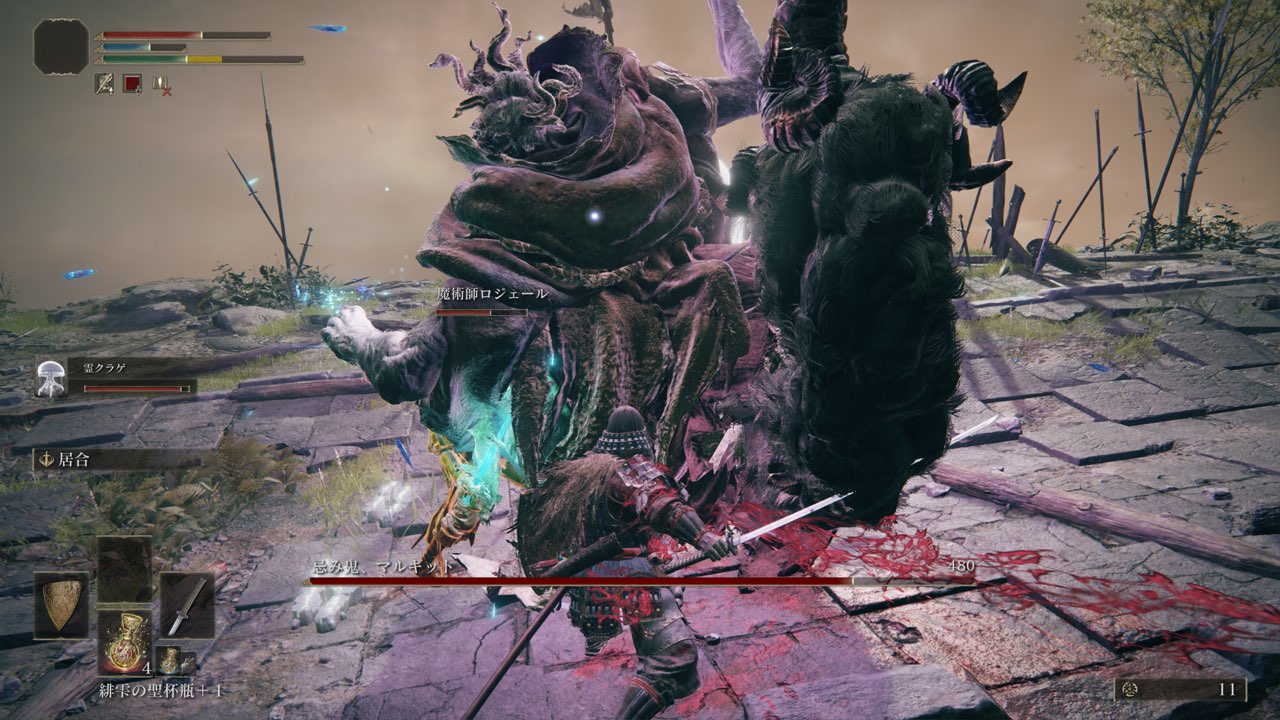
Task: Click the crossed-out banner status icon
Action: (161, 85)
